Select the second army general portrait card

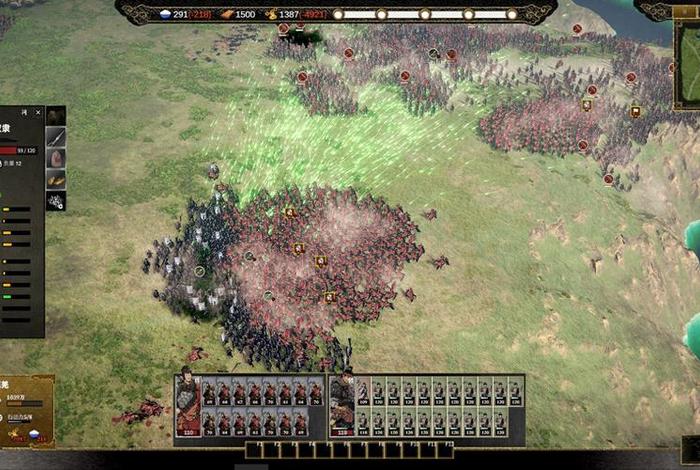coord(341,406)
